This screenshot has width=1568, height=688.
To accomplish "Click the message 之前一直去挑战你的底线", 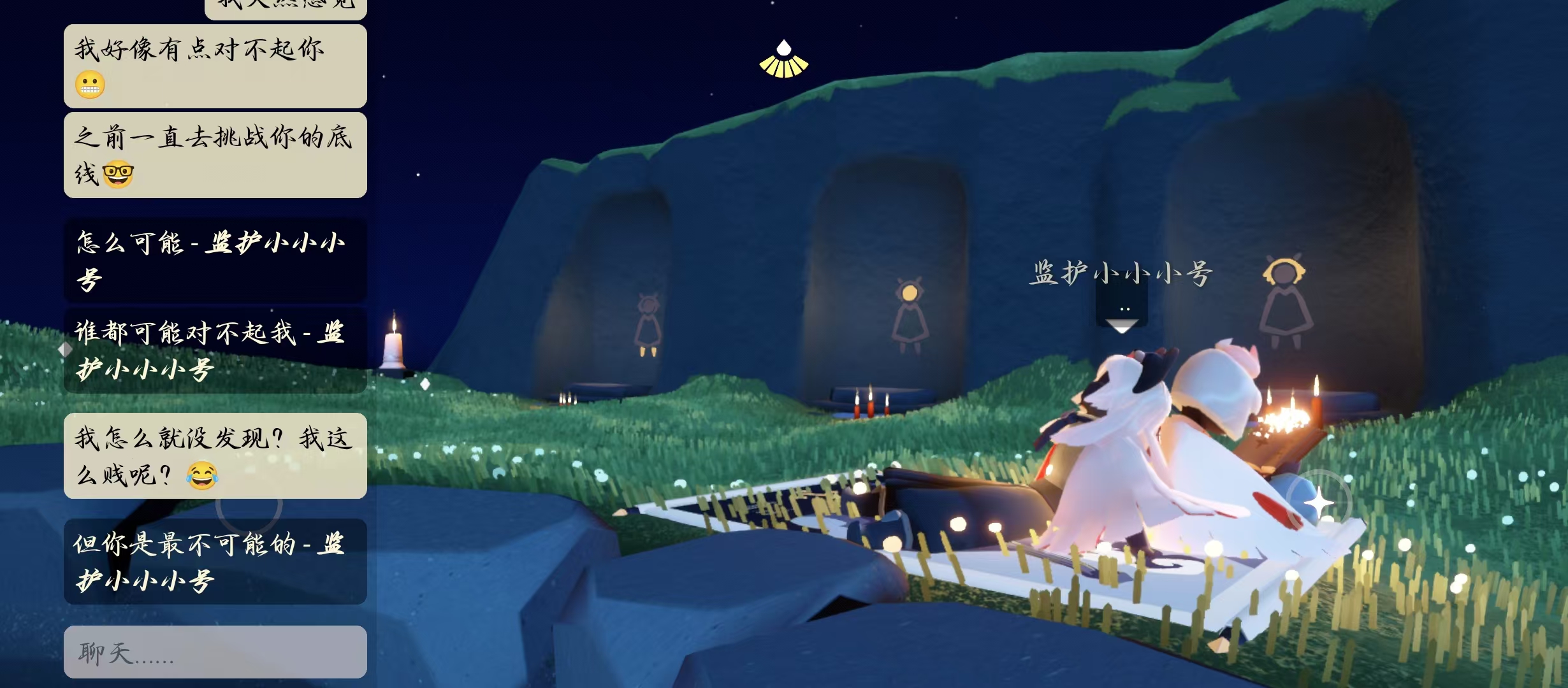I will coord(215,155).
